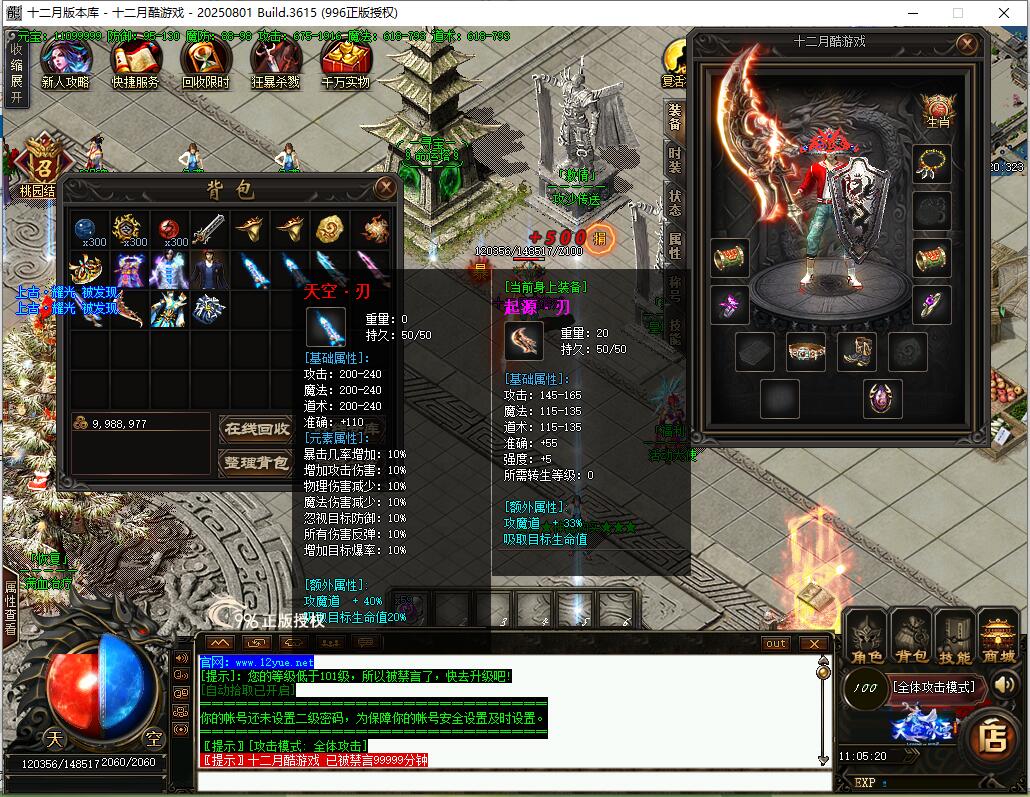The image size is (1030, 797).
Task: Maximize the game window
Action: click(957, 13)
